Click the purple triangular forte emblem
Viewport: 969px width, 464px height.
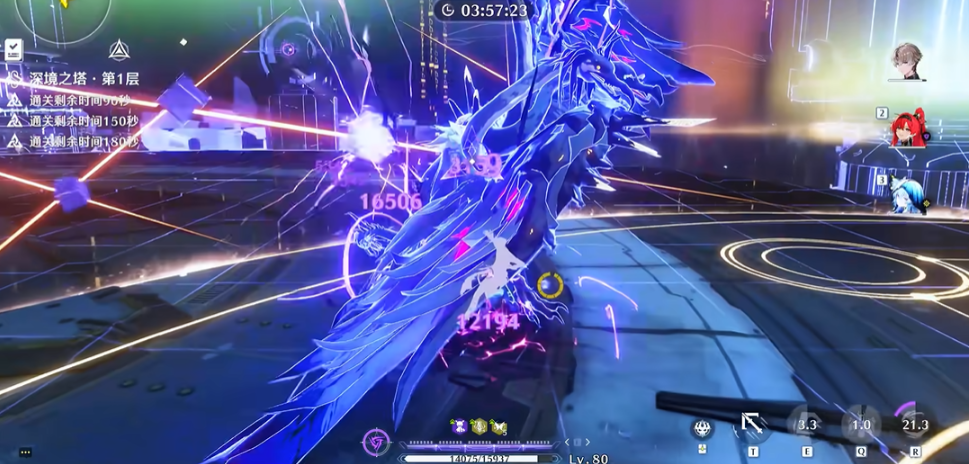[x=378, y=441]
